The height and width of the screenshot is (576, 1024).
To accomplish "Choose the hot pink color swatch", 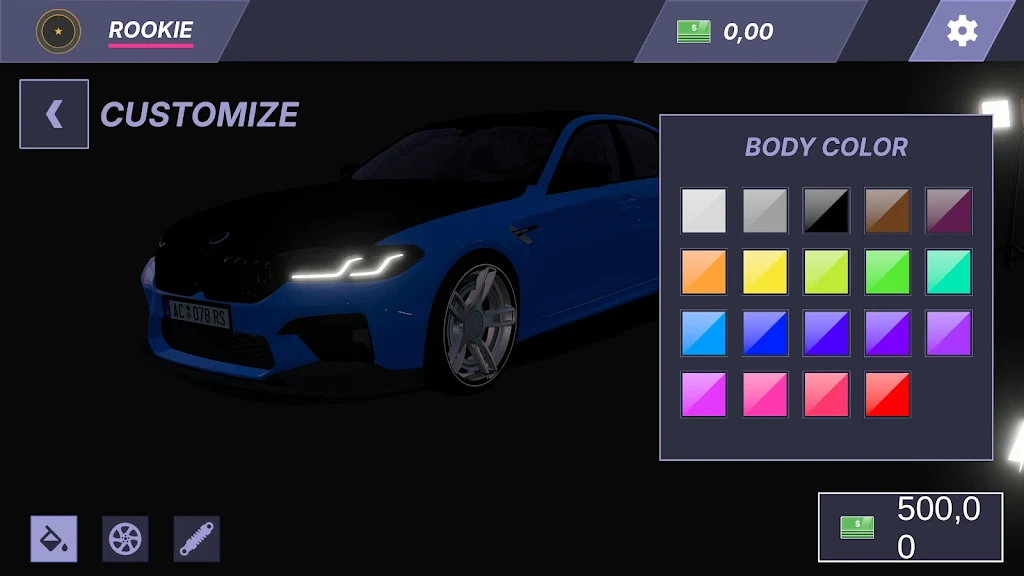I will 765,394.
